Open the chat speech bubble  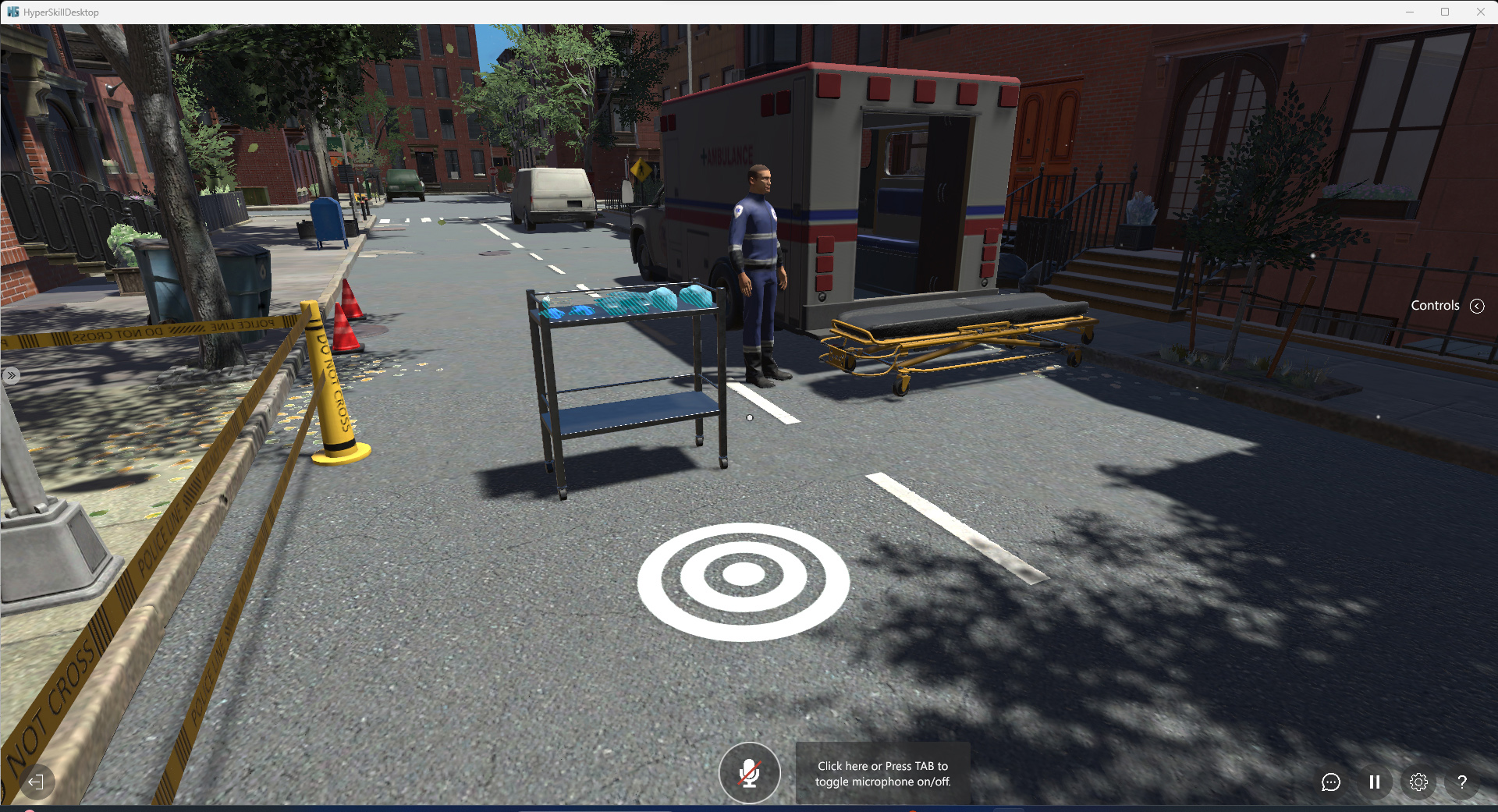point(1330,782)
